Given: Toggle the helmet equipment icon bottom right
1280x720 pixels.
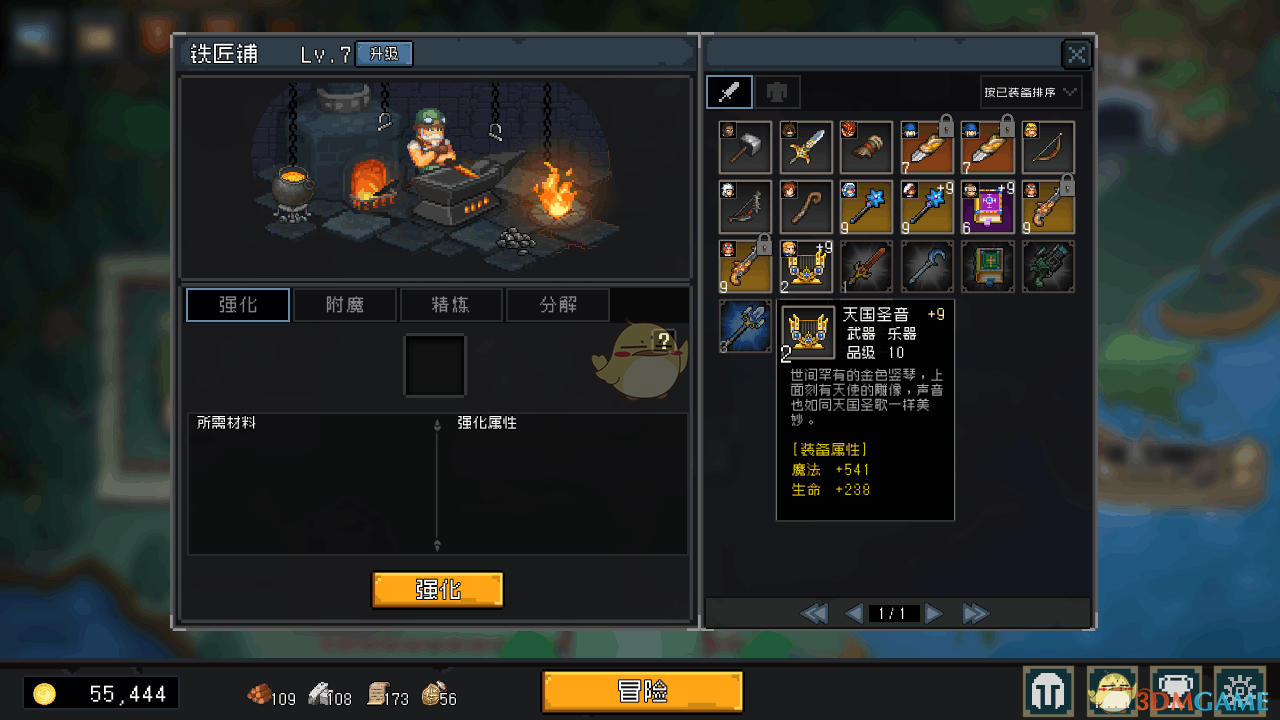Looking at the screenshot, I should 1049,690.
